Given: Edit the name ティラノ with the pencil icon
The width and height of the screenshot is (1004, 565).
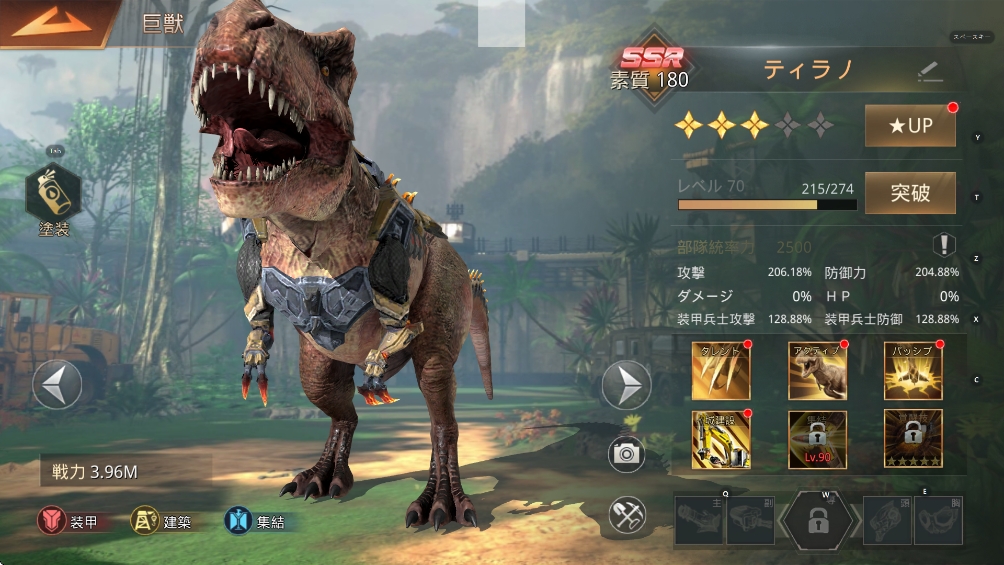Looking at the screenshot, I should tap(930, 71).
